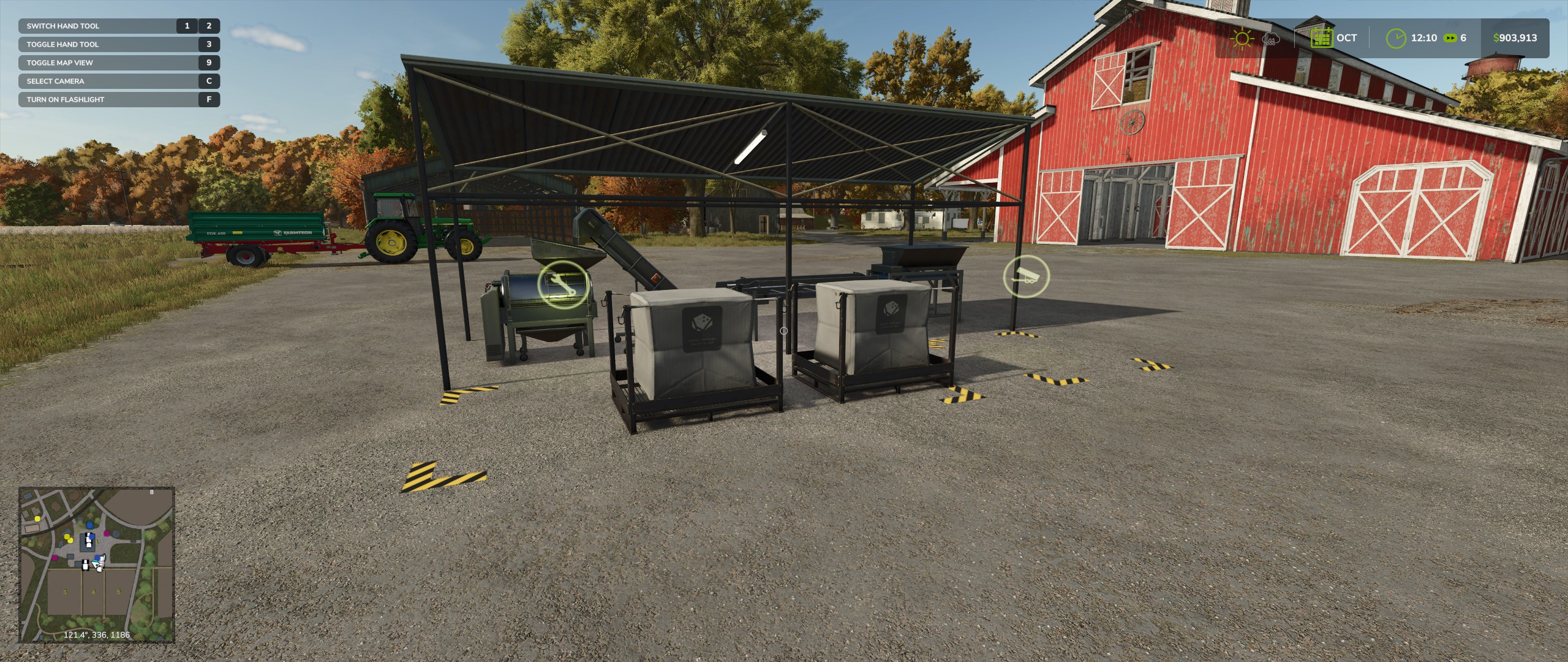The image size is (1568, 662).
Task: Toggle the hand tool via its keybind hint
Action: tap(61, 44)
